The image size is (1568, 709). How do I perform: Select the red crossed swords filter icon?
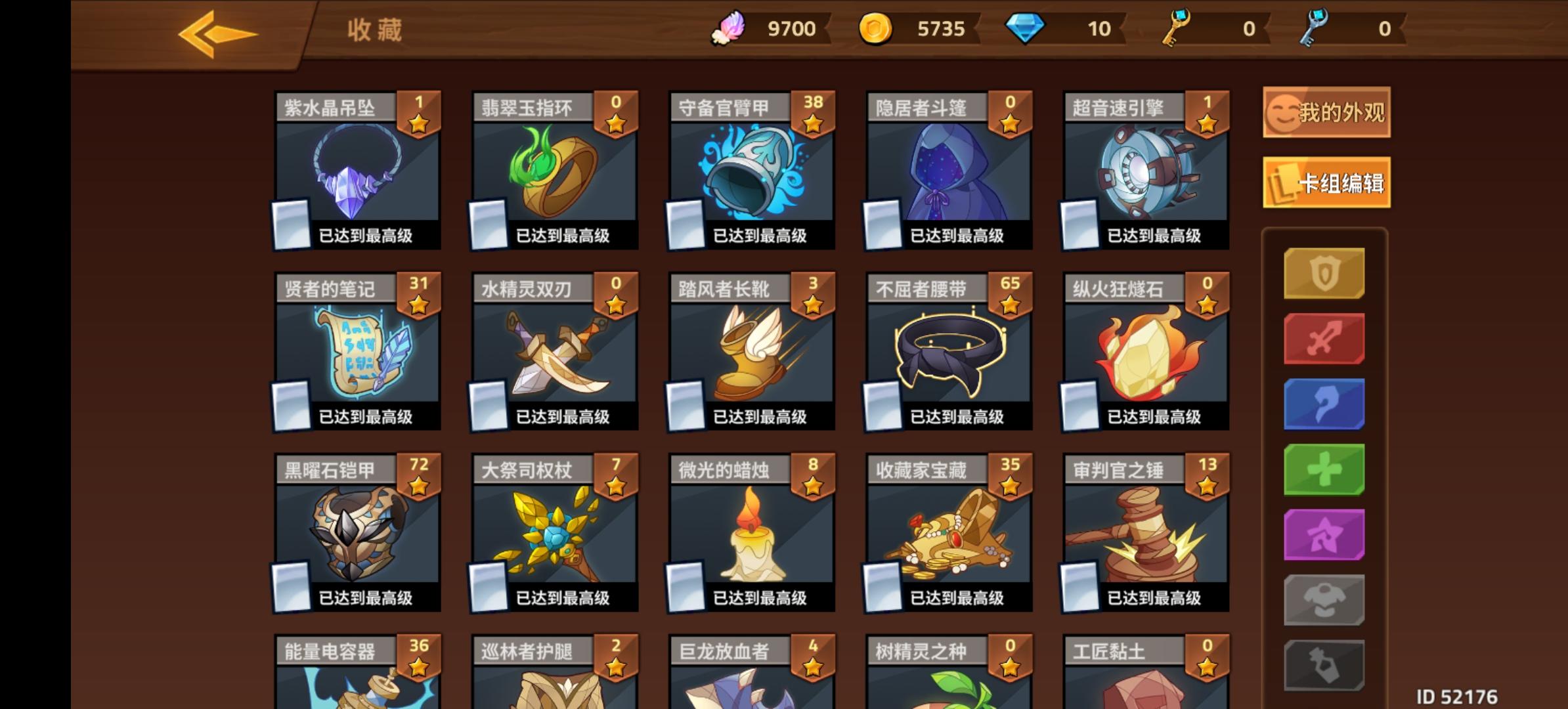tap(1324, 338)
